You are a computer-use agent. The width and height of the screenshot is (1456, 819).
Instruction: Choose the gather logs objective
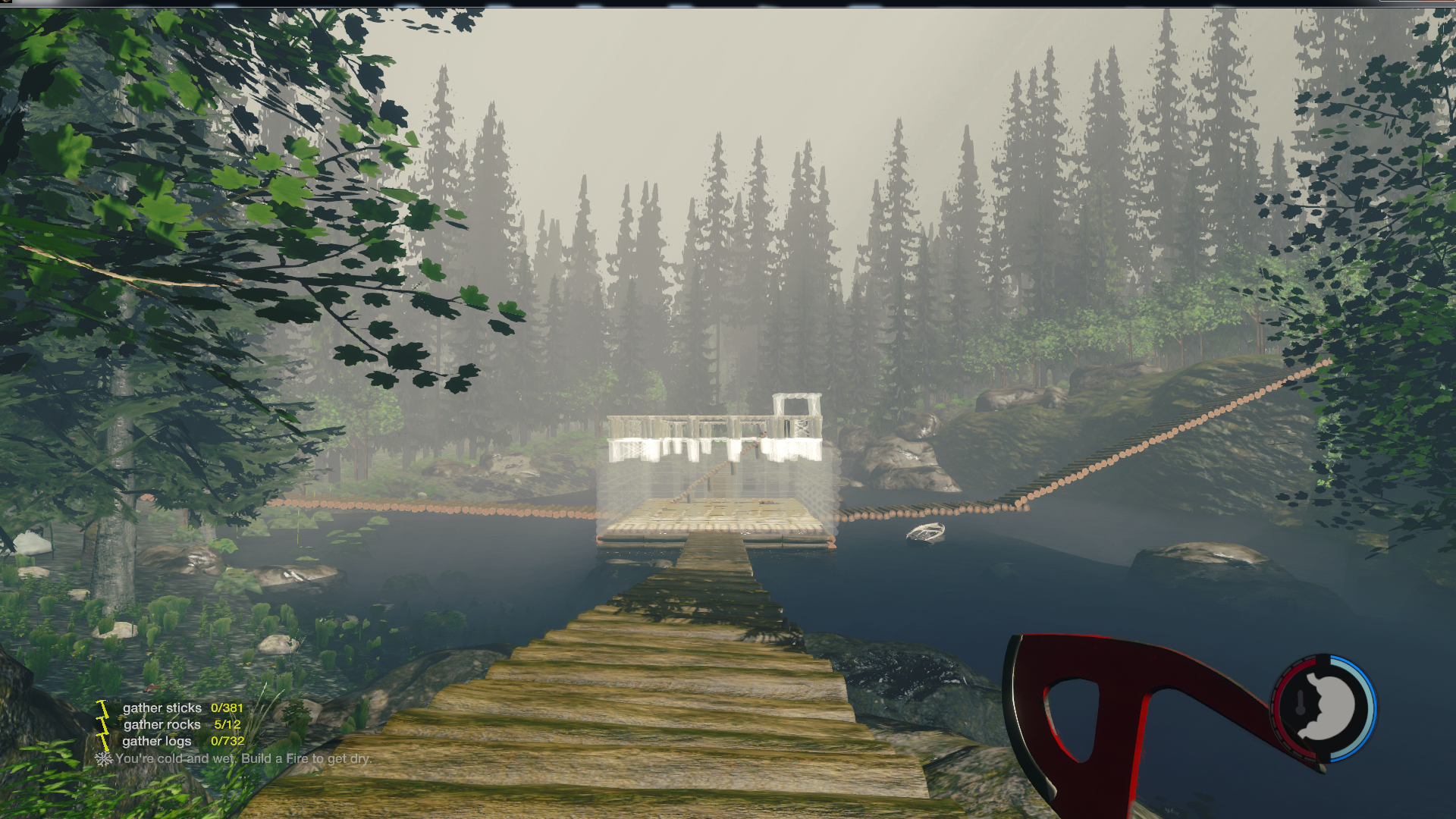[x=157, y=741]
